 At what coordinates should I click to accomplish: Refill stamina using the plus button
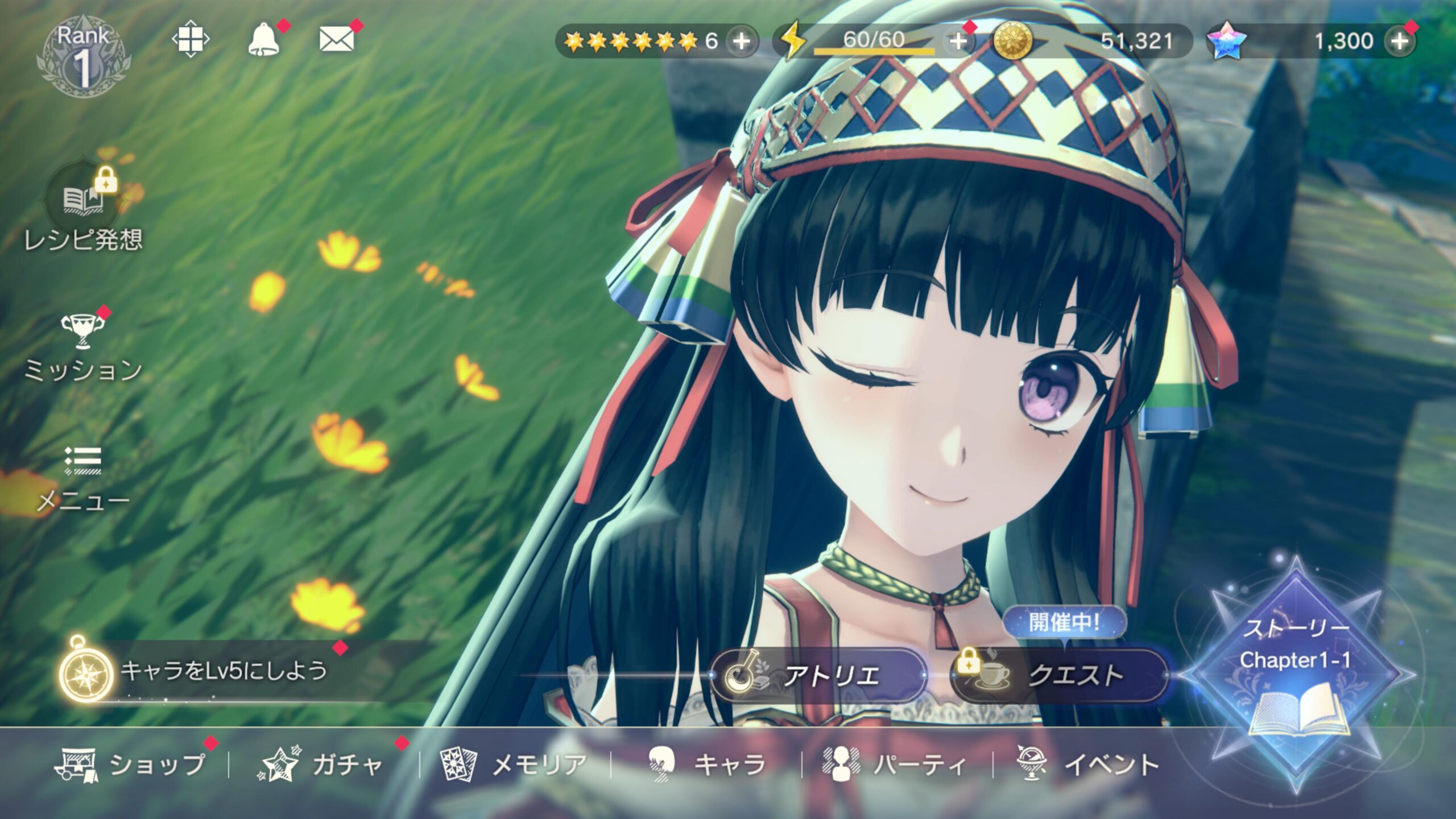pos(958,41)
